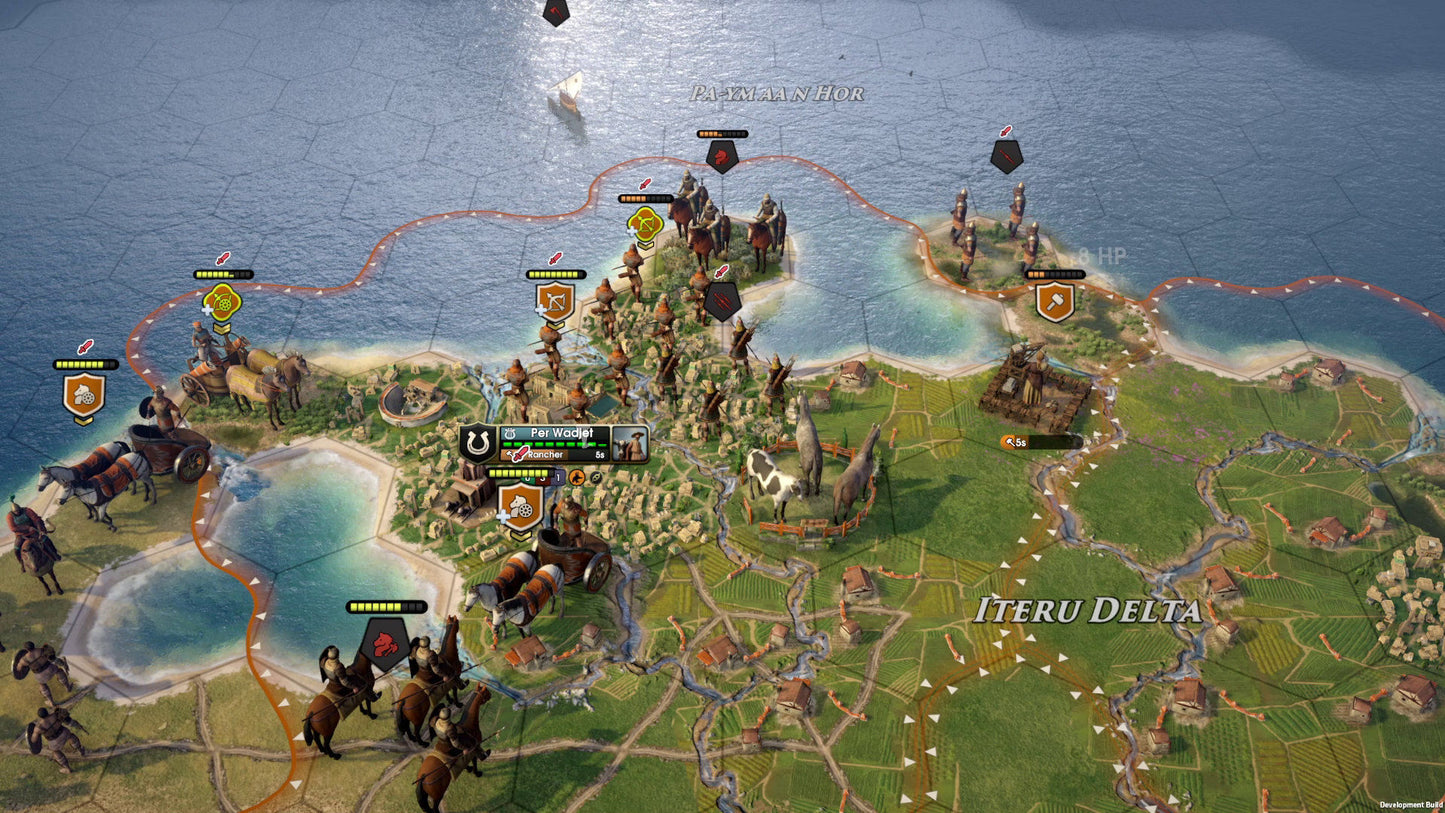Expand the chevron beneath the western chariot archer badge
Image resolution: width=1445 pixels, height=813 pixels.
point(223,327)
